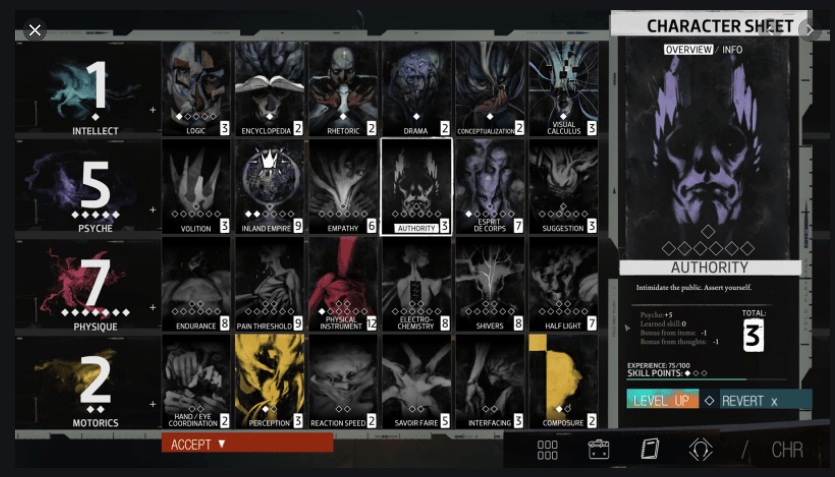The image size is (835, 477).
Task: Choose the Encyclopedia skill card
Action: point(270,88)
